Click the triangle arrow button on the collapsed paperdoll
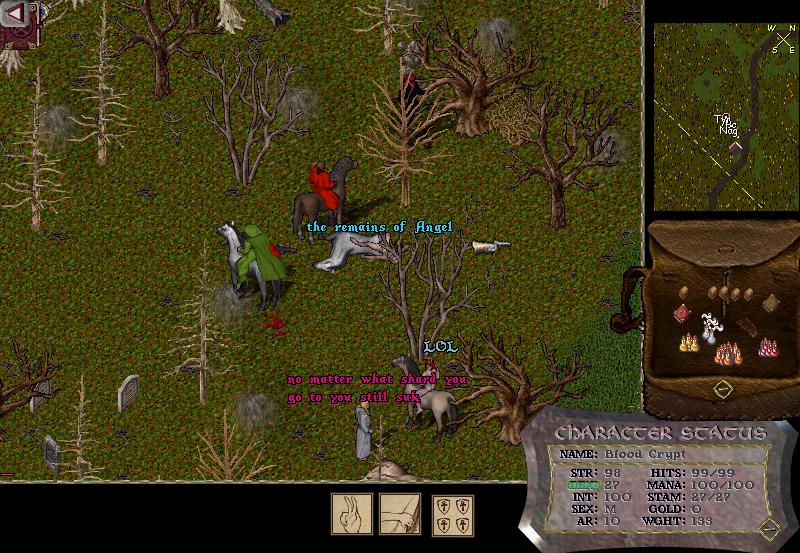 coord(17,14)
